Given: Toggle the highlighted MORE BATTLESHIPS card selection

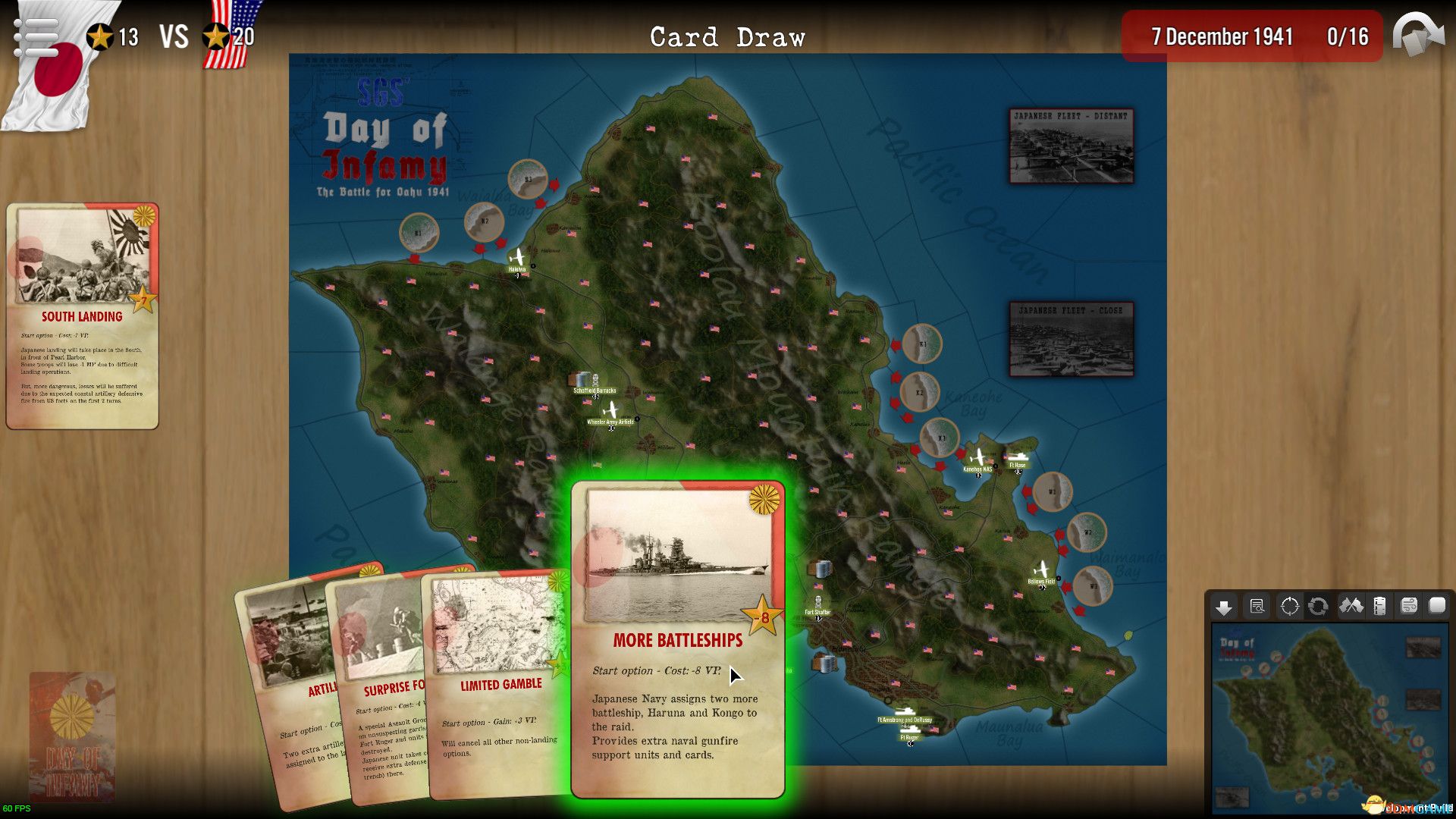Looking at the screenshot, I should pos(677,639).
